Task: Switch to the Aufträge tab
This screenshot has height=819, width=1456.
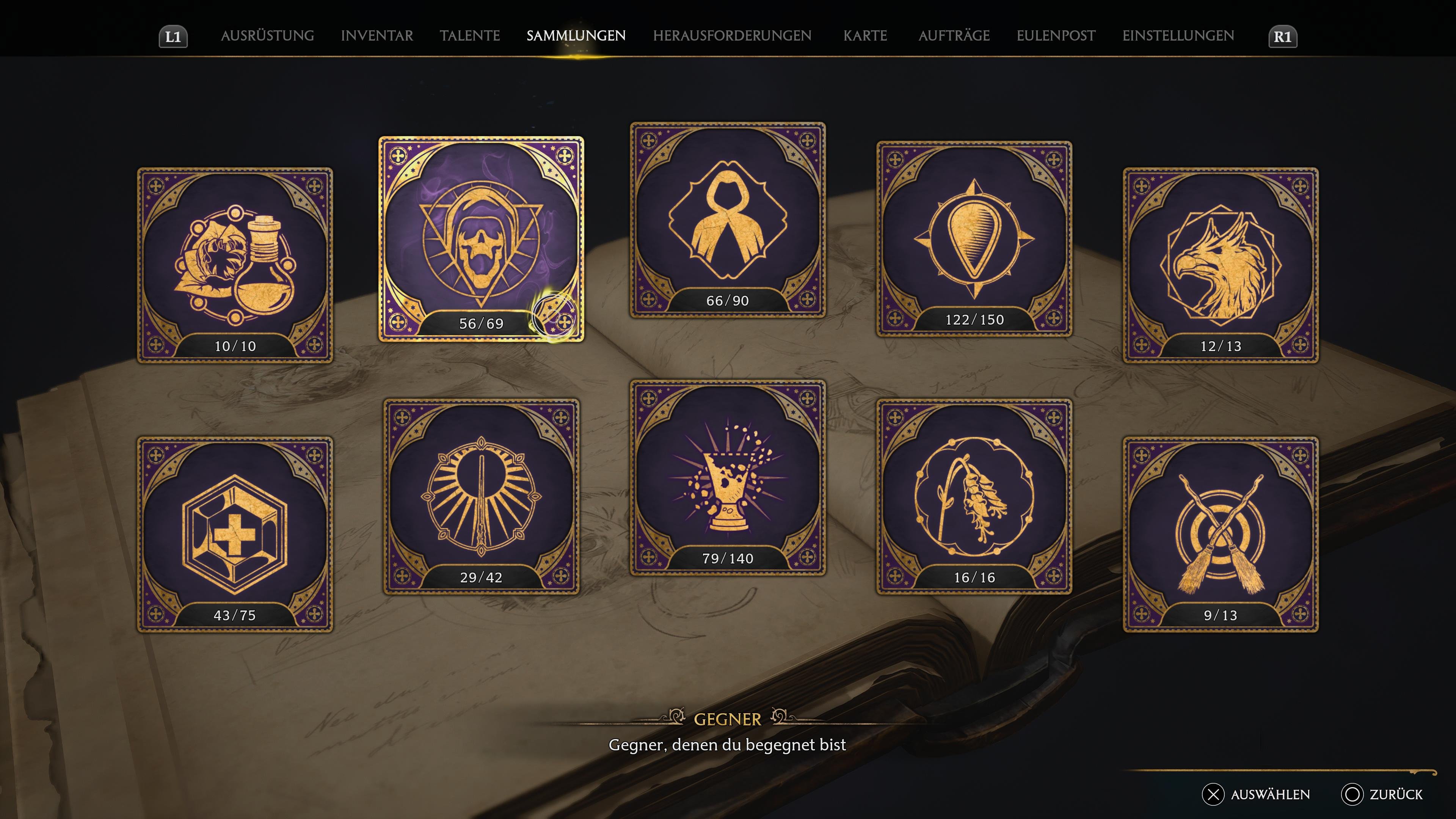Action: tap(954, 36)
